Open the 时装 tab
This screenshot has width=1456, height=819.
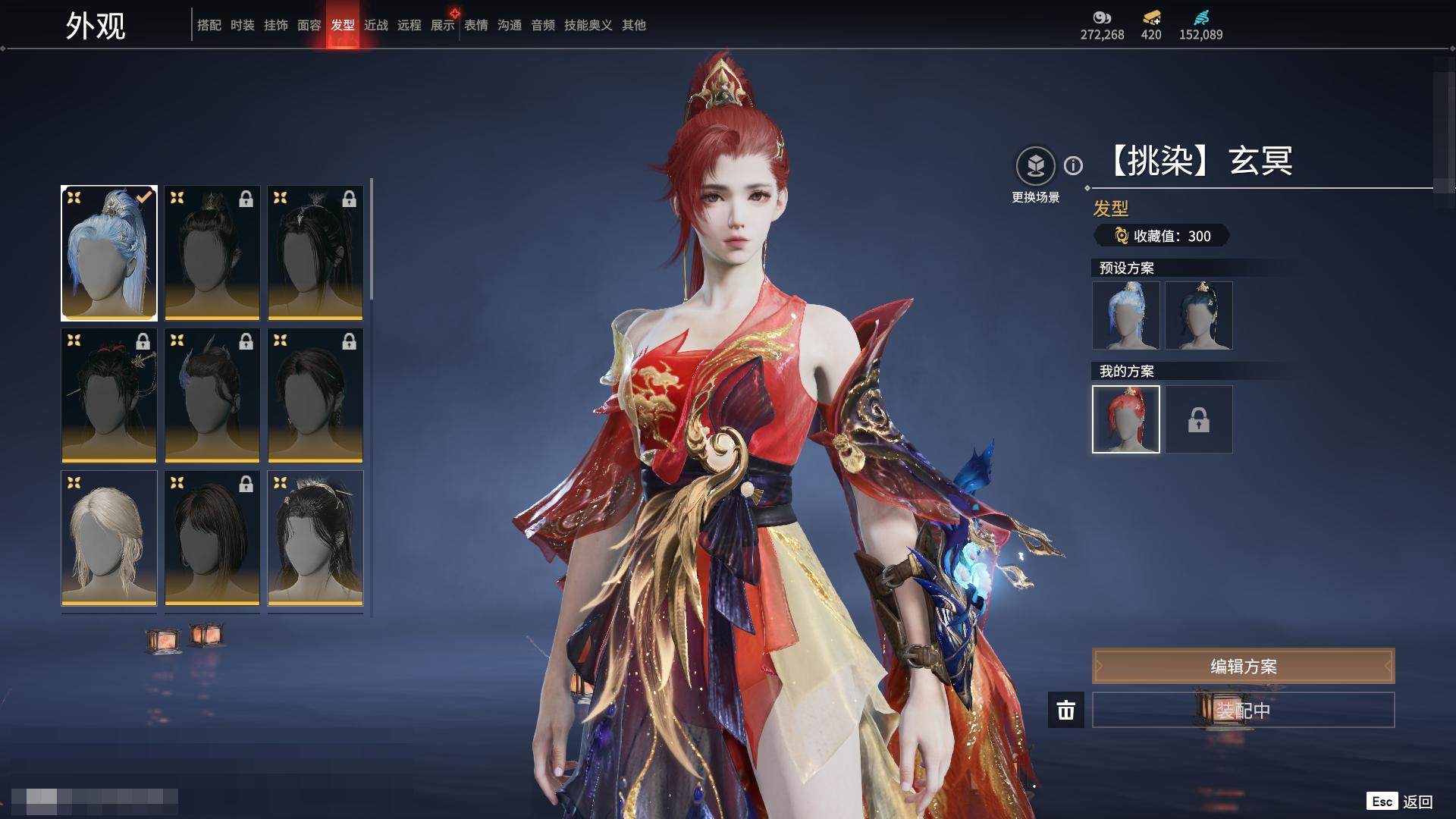pos(242,25)
